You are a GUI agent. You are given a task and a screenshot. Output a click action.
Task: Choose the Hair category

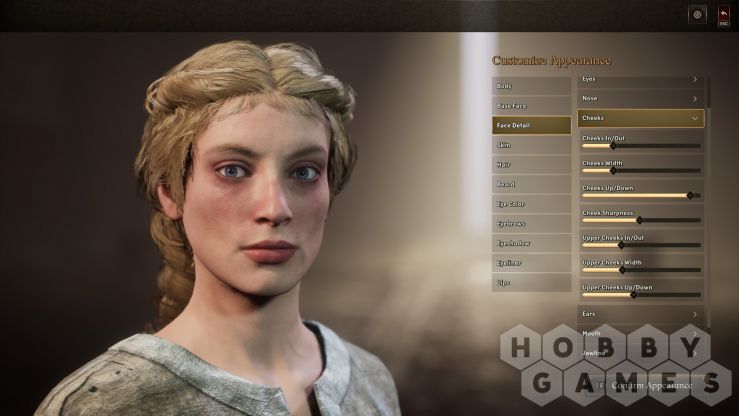pyautogui.click(x=531, y=164)
